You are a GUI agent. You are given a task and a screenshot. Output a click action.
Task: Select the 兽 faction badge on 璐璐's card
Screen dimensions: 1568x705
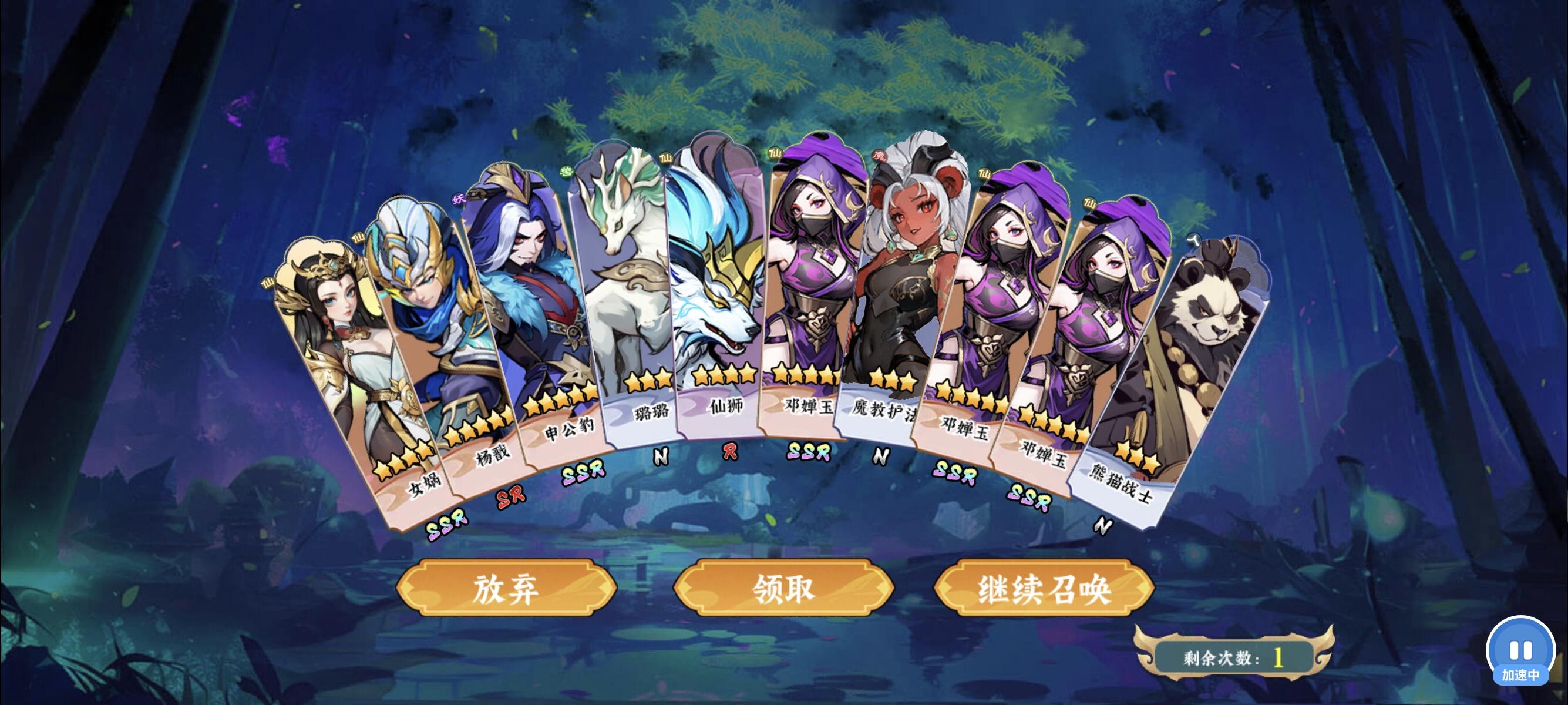click(567, 171)
